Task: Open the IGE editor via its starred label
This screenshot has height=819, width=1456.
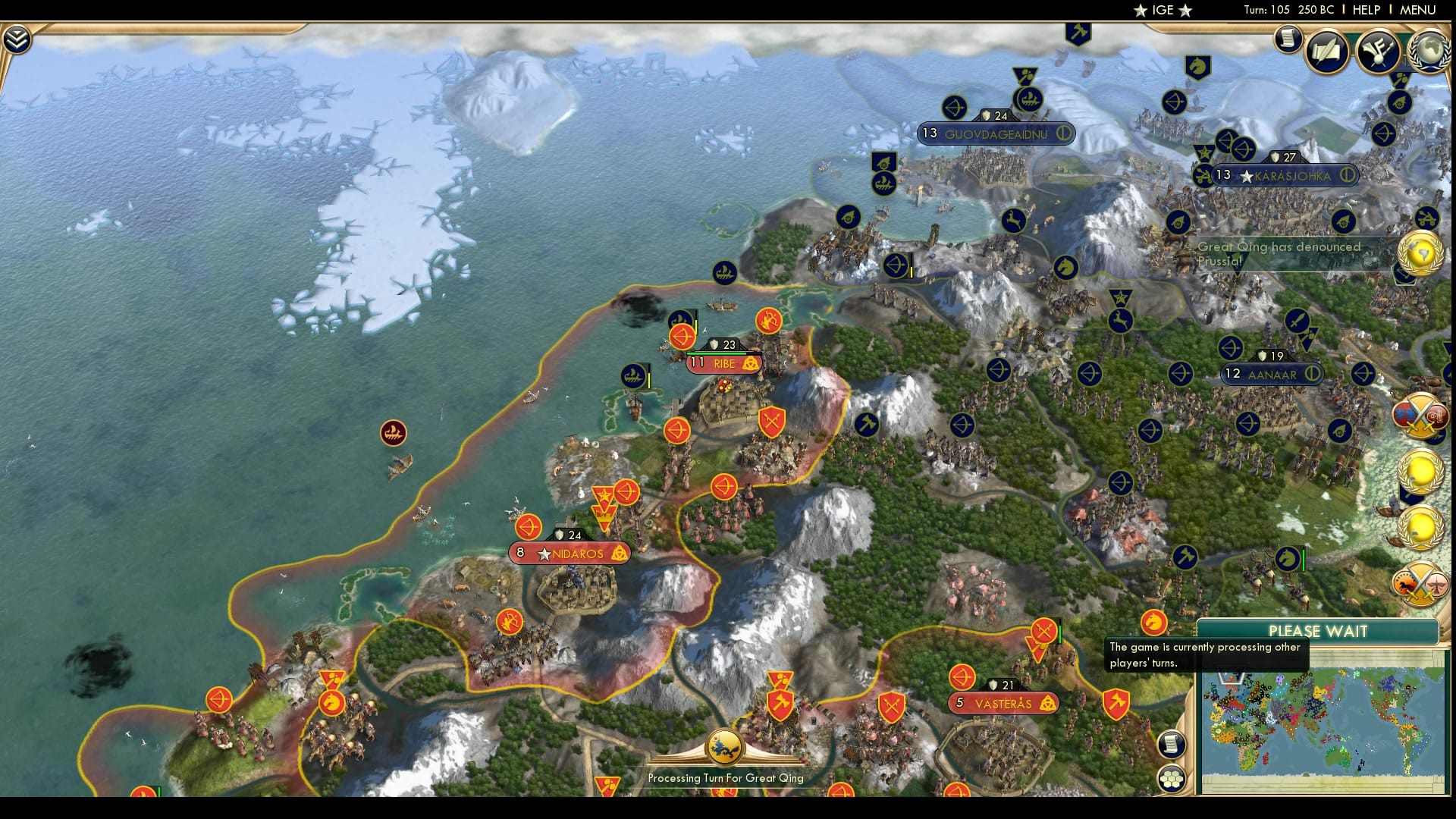Action: click(1163, 10)
